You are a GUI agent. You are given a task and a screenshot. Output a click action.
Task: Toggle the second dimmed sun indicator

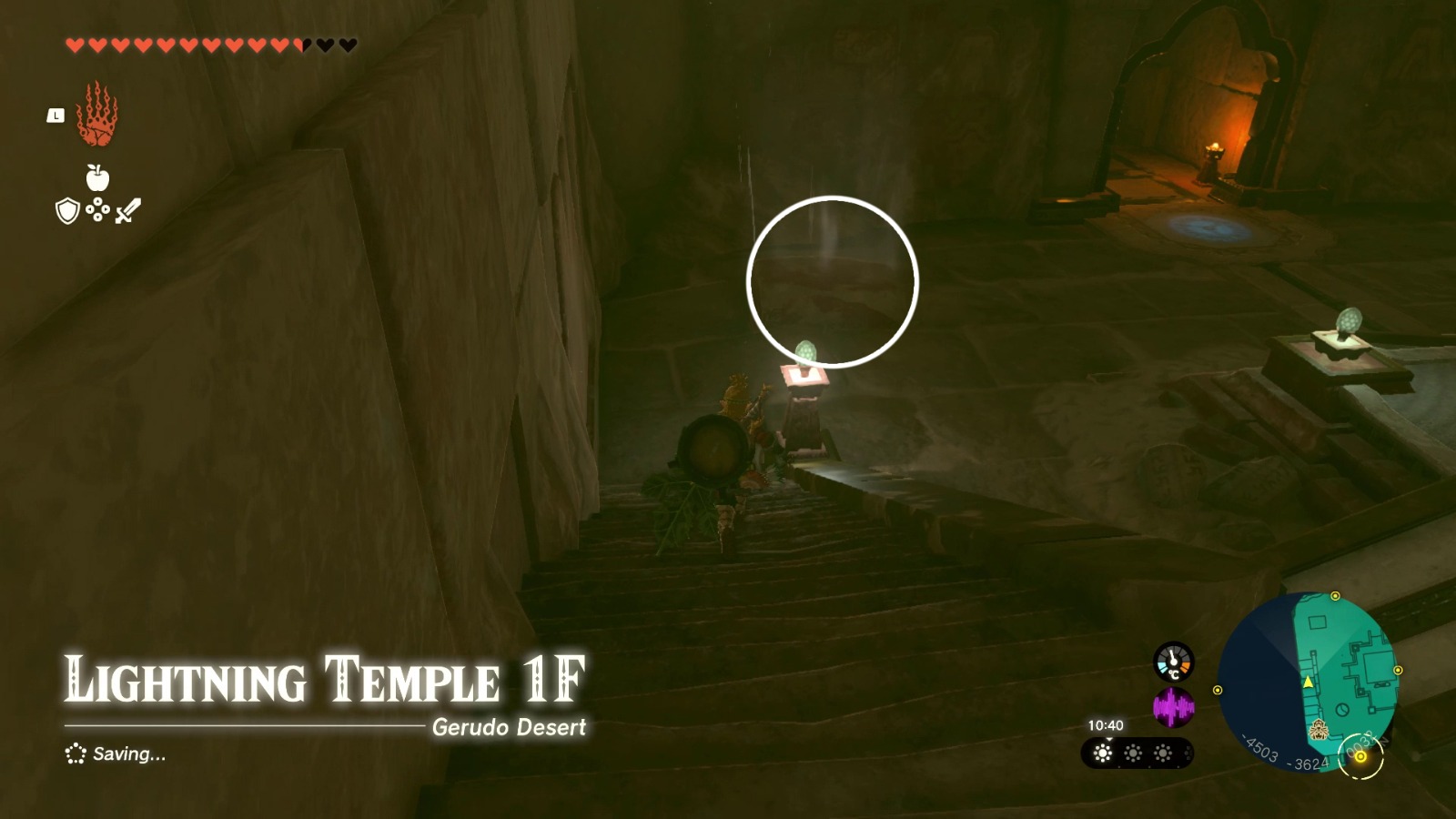(x=1133, y=753)
